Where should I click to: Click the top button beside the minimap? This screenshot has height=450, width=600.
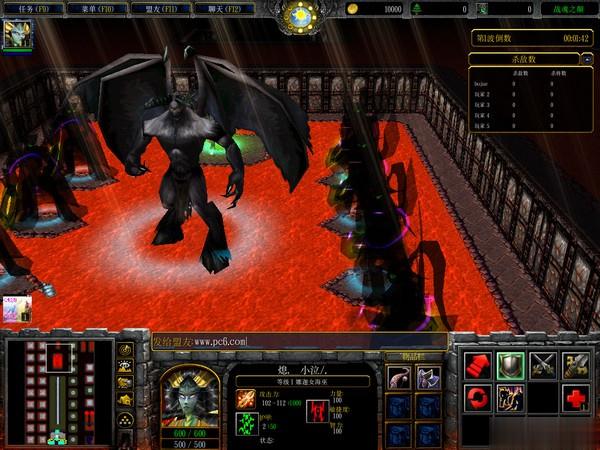126,350
